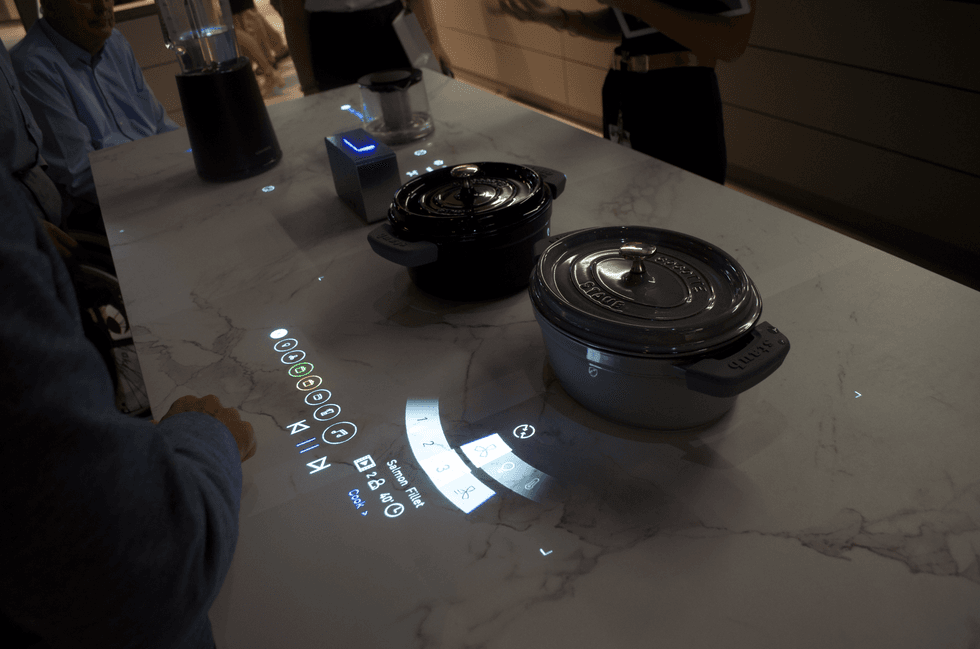Skip to the next track
980x649 pixels.
319,465
